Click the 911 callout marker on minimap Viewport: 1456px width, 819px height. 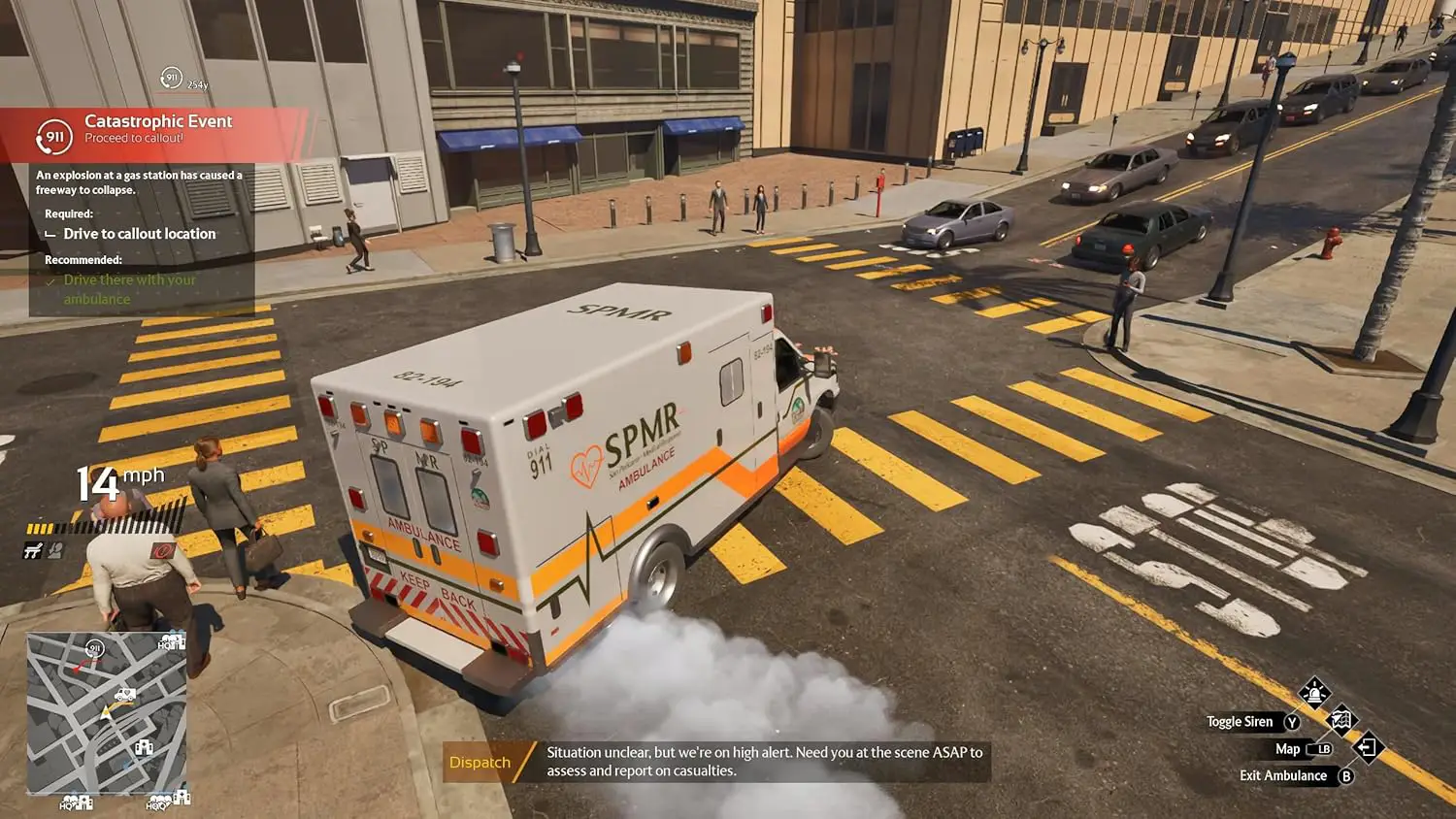pos(94,648)
